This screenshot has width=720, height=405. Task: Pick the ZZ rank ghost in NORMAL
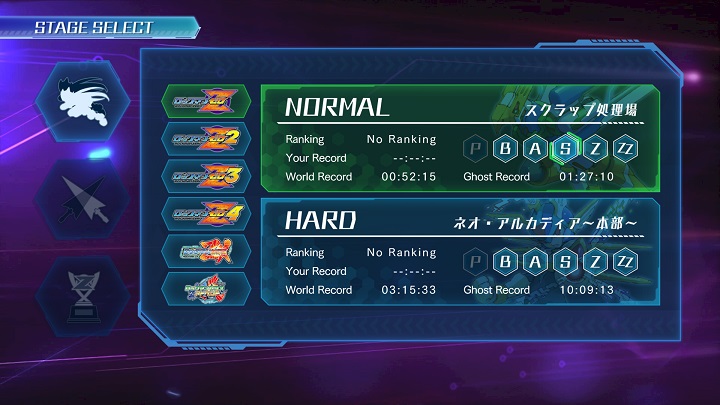pos(626,149)
